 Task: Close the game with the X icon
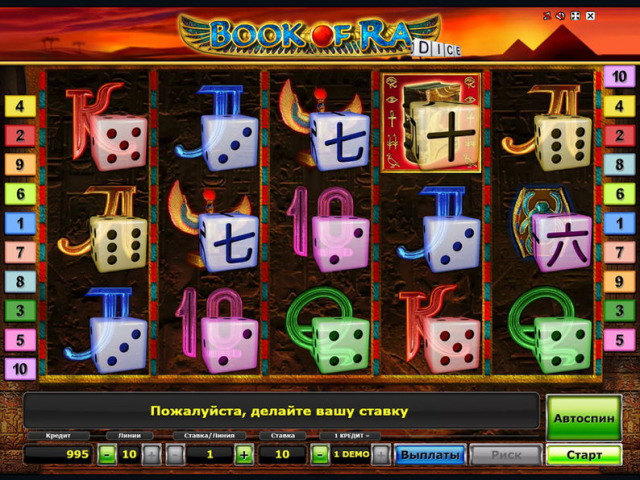tap(590, 16)
